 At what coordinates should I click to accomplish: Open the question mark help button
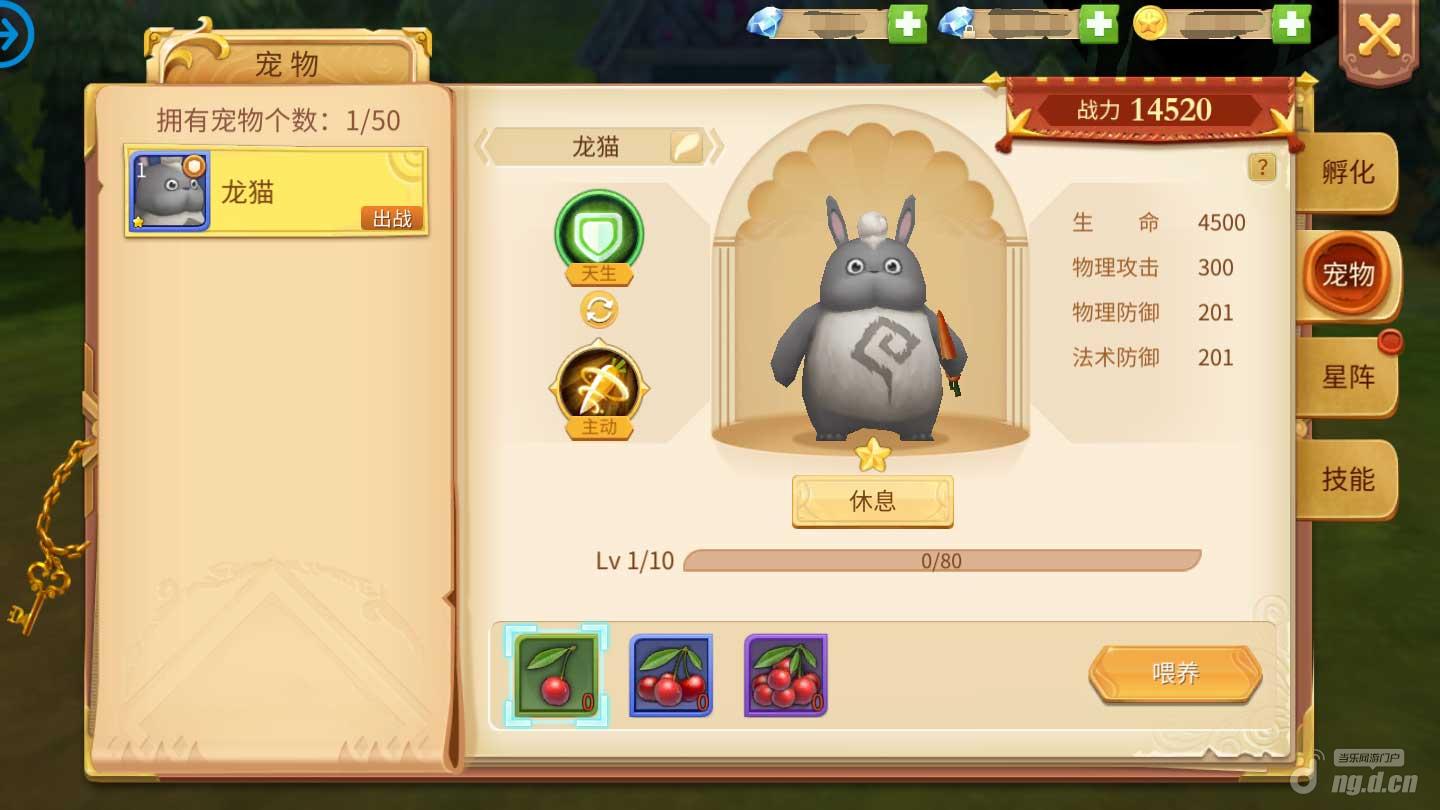1262,167
